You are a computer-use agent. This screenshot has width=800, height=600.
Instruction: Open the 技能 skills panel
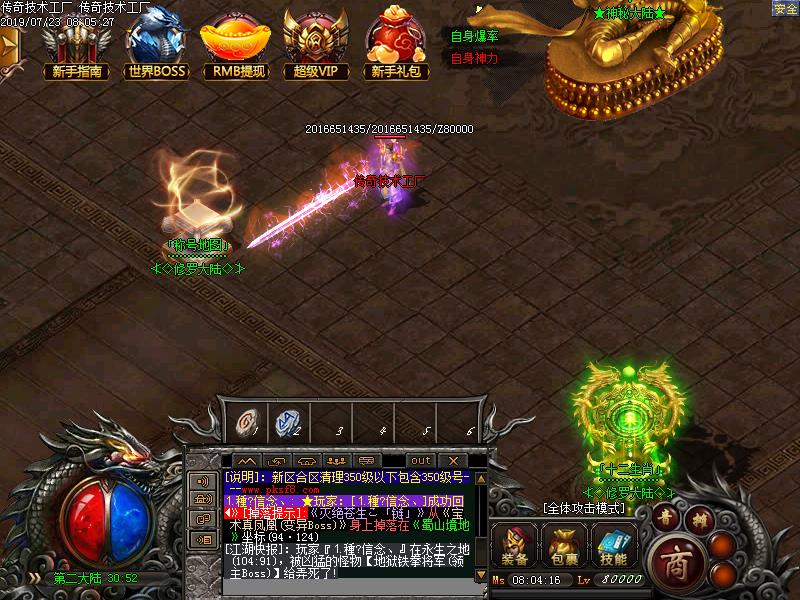point(613,547)
